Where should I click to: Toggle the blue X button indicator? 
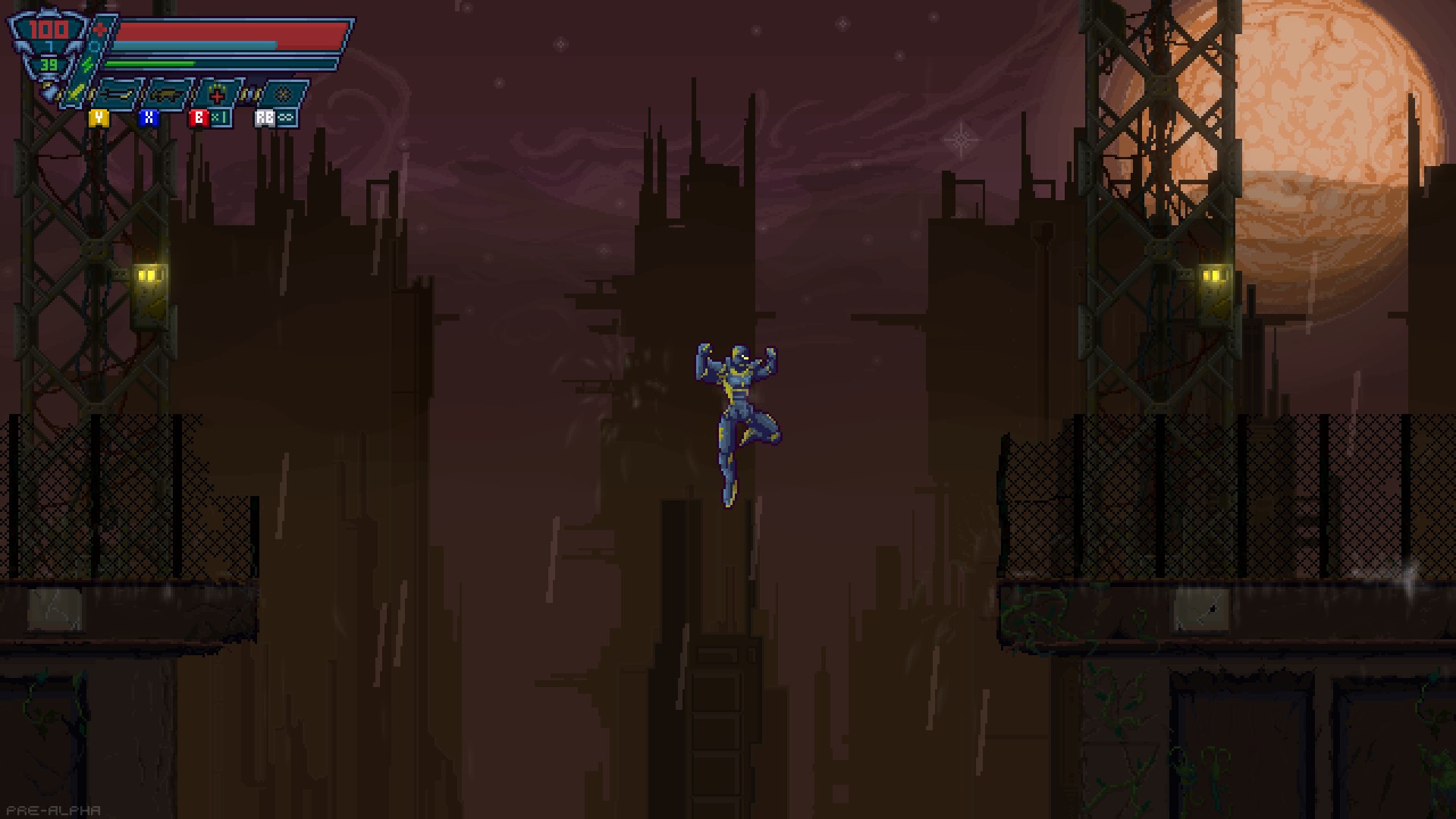(x=149, y=118)
